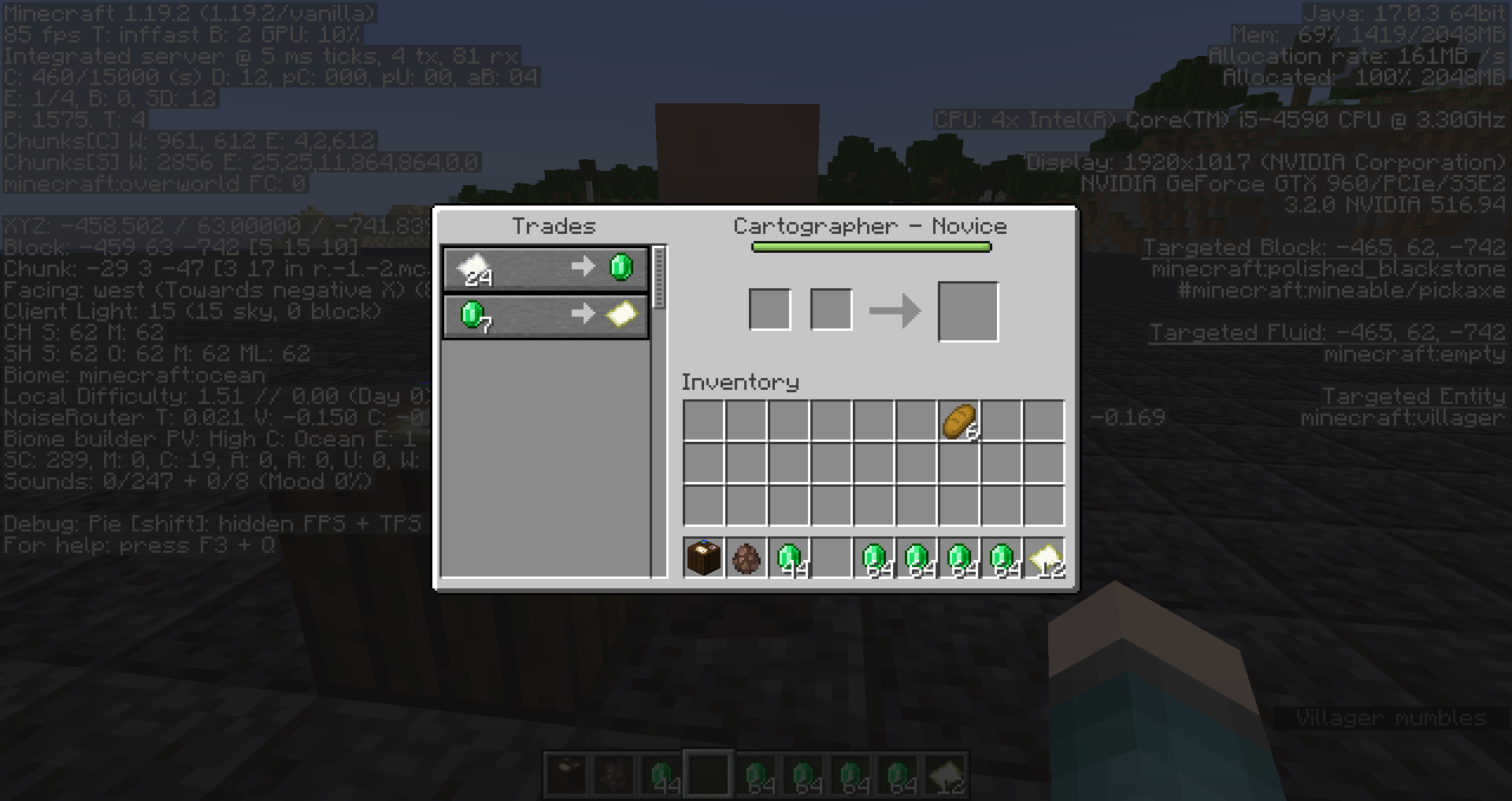This screenshot has width=1512, height=801.
Task: Grab the stack of 44 emeralds
Action: (x=789, y=558)
